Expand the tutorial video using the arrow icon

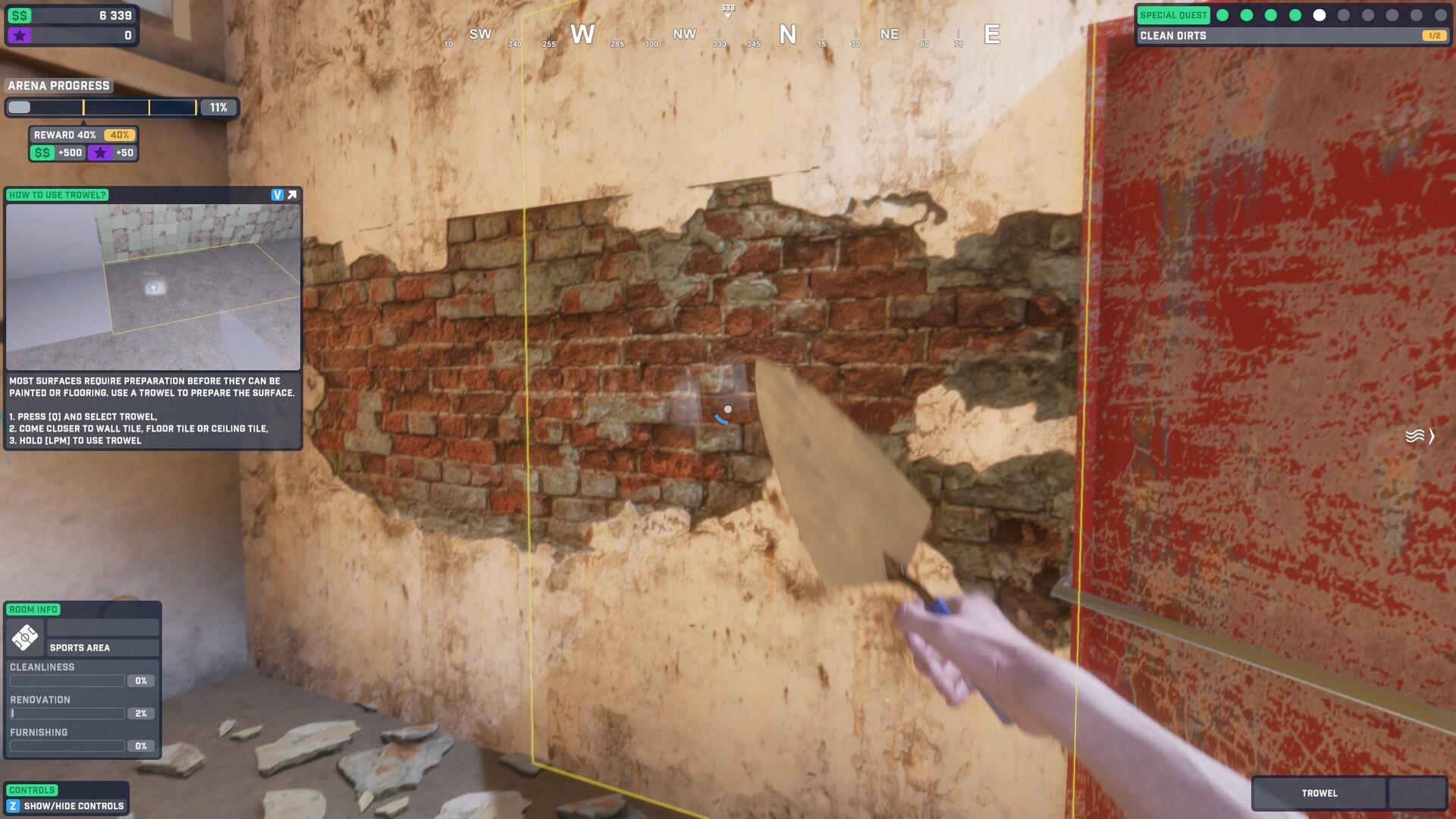pyautogui.click(x=291, y=194)
